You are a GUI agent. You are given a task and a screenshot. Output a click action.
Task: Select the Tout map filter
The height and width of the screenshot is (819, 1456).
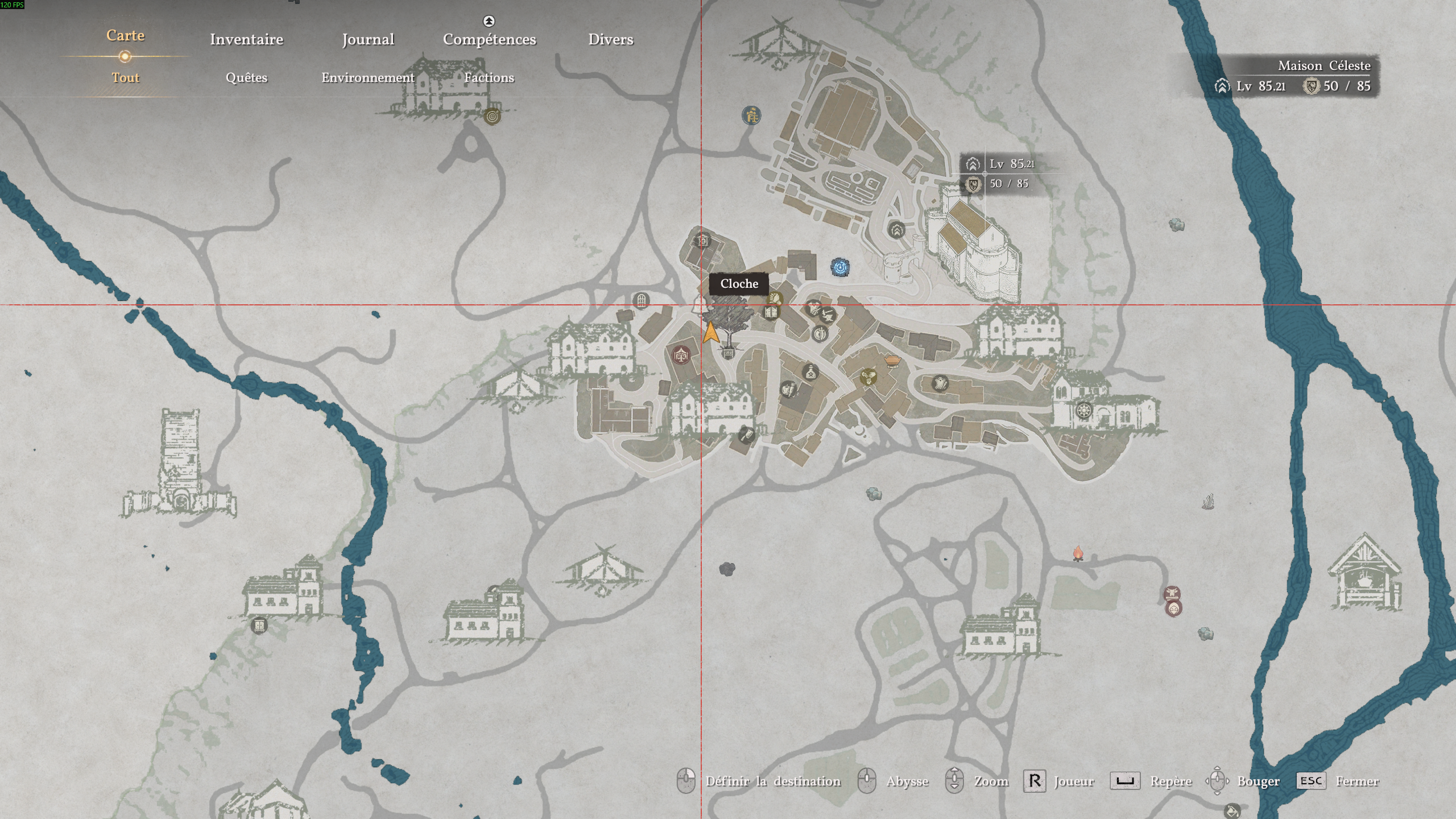tap(125, 77)
